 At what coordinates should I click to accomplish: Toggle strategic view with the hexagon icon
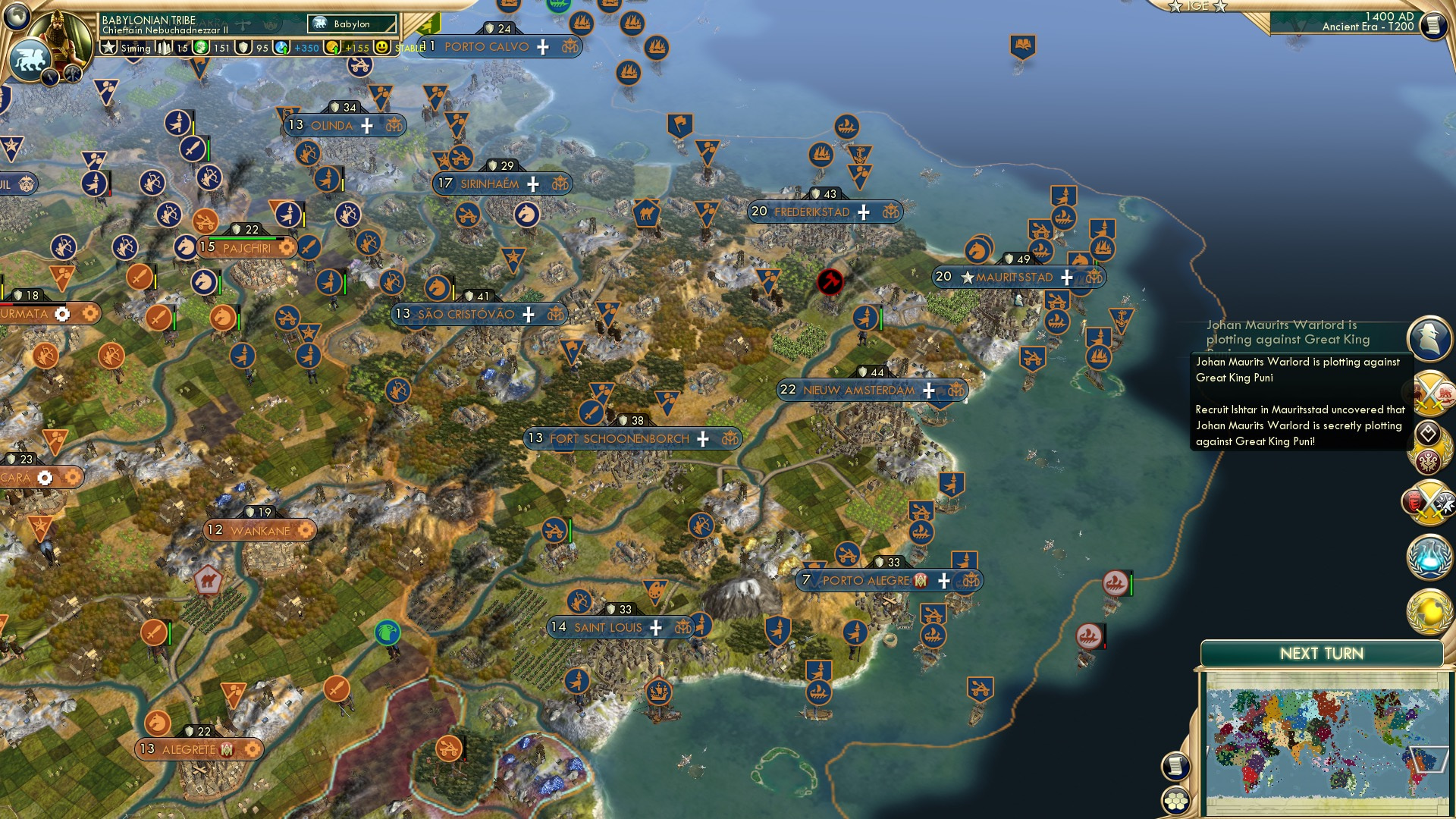(x=1175, y=798)
